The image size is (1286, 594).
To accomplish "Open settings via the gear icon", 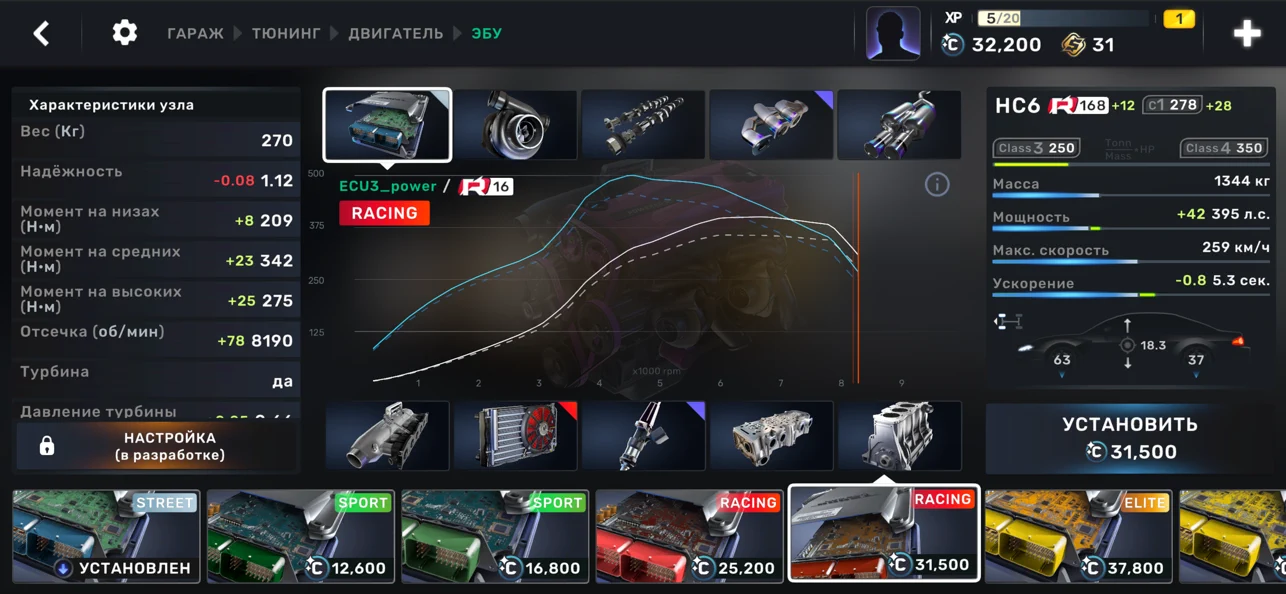I will pos(124,33).
